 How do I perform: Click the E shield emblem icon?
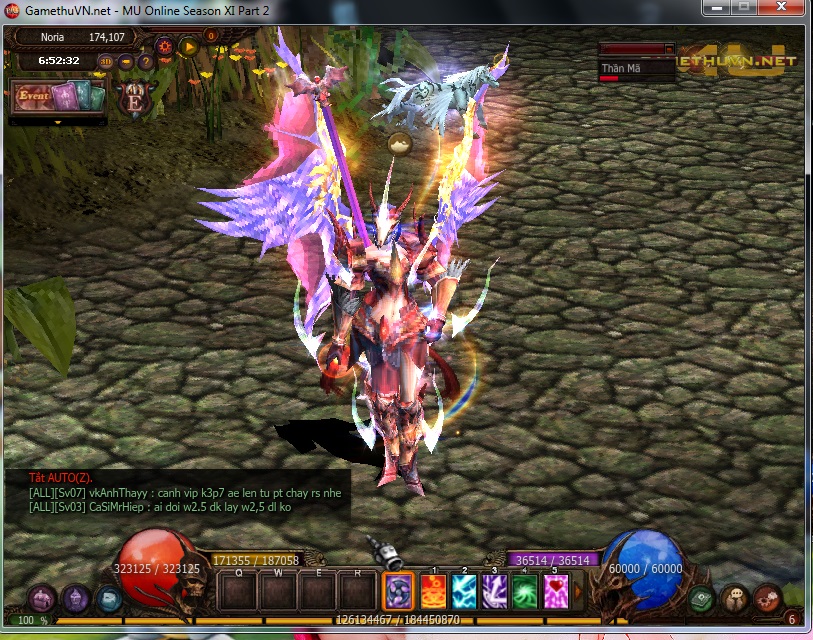132,97
